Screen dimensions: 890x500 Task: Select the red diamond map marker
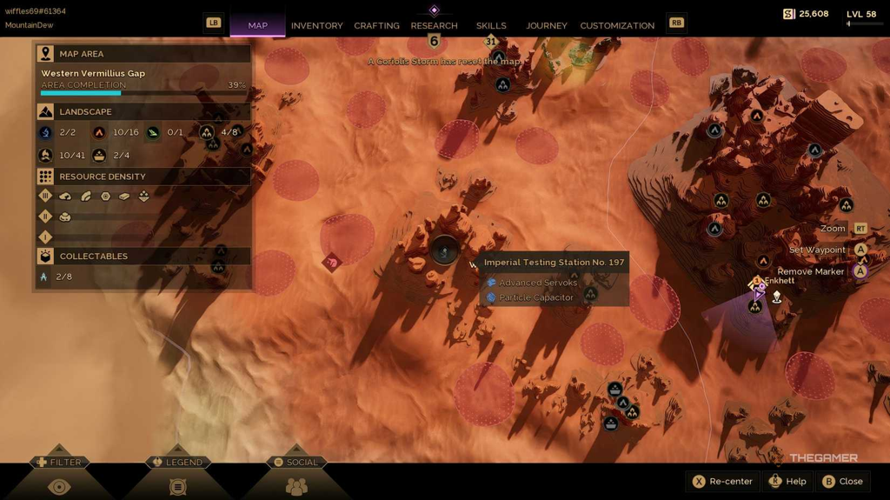[x=332, y=263]
